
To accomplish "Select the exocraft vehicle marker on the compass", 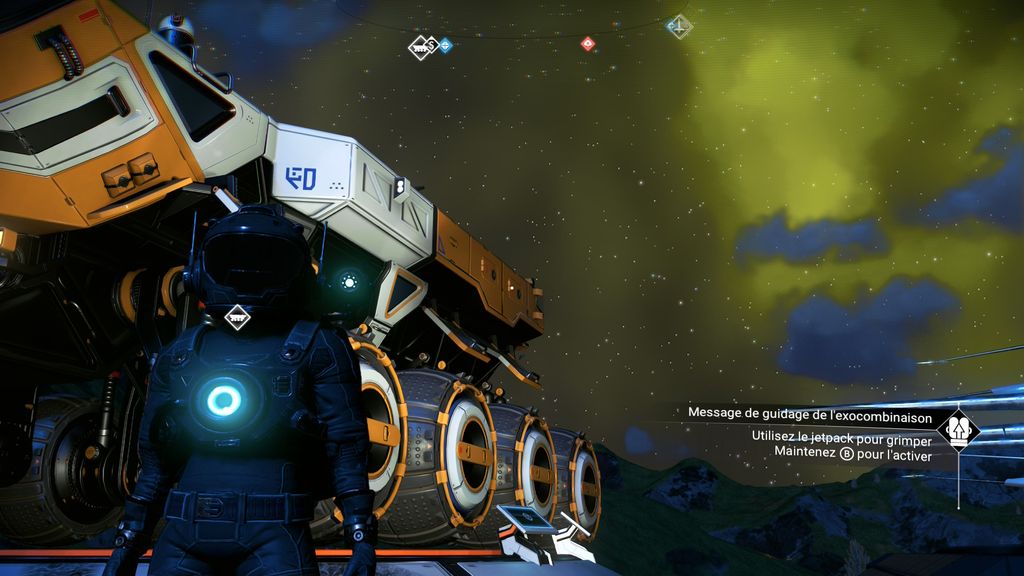I will tap(421, 46).
